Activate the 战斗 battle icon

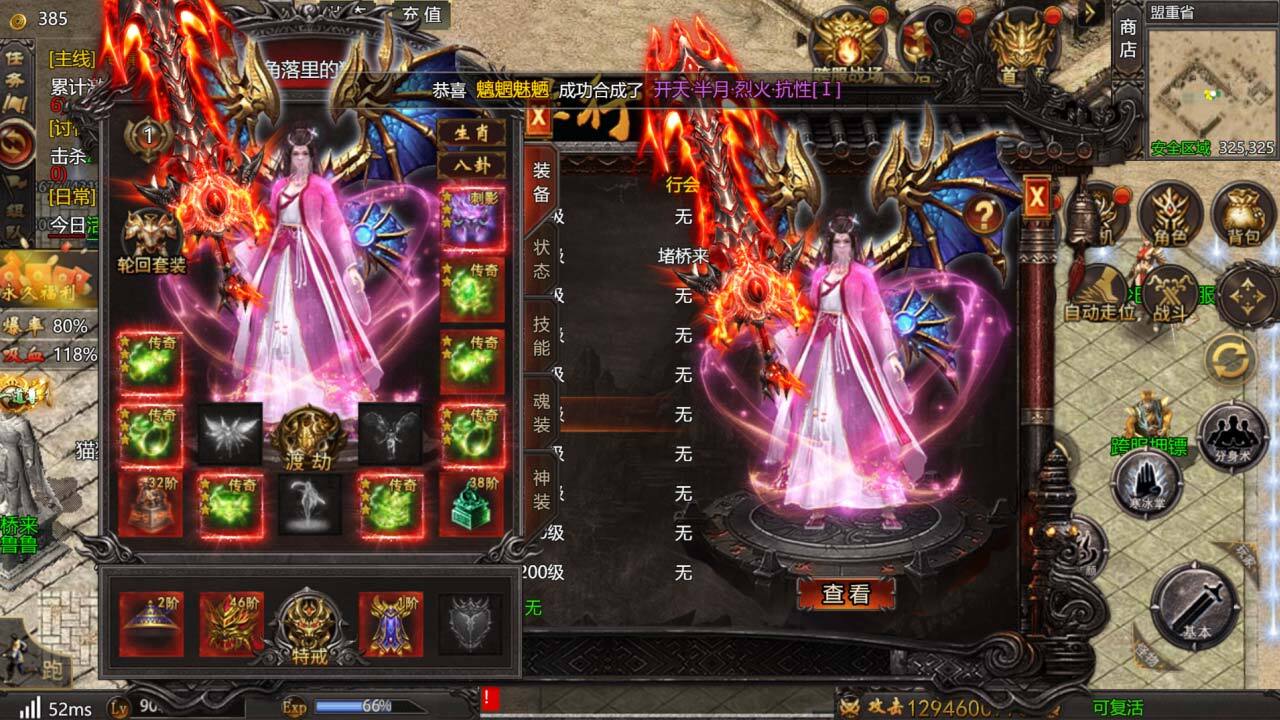[x=1168, y=294]
